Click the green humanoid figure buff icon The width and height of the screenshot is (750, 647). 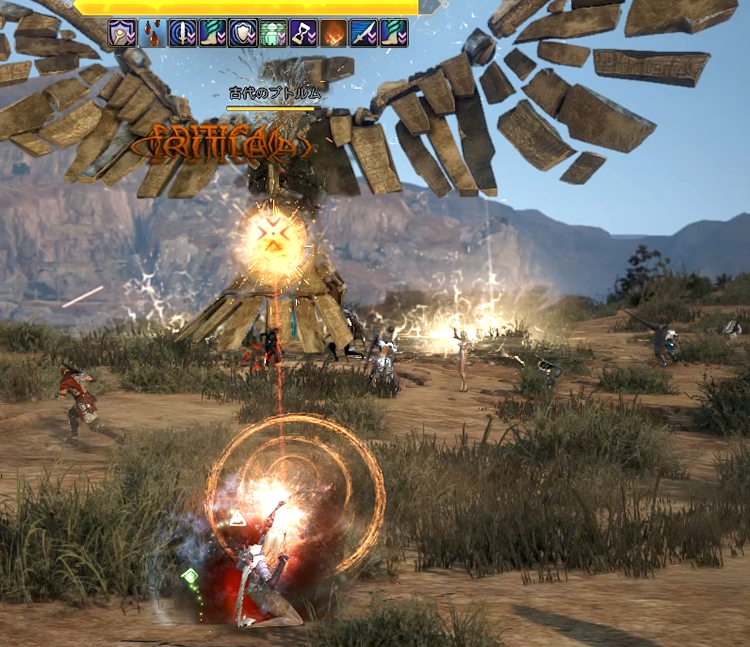pos(273,33)
